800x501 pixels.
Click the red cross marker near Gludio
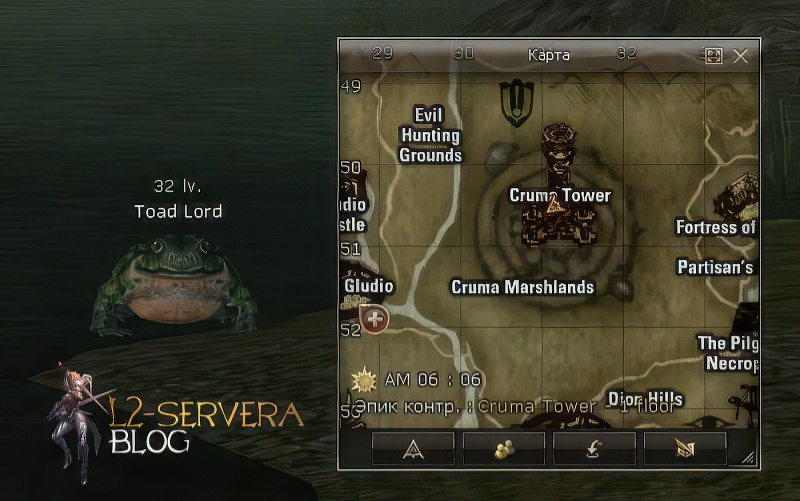[x=375, y=320]
